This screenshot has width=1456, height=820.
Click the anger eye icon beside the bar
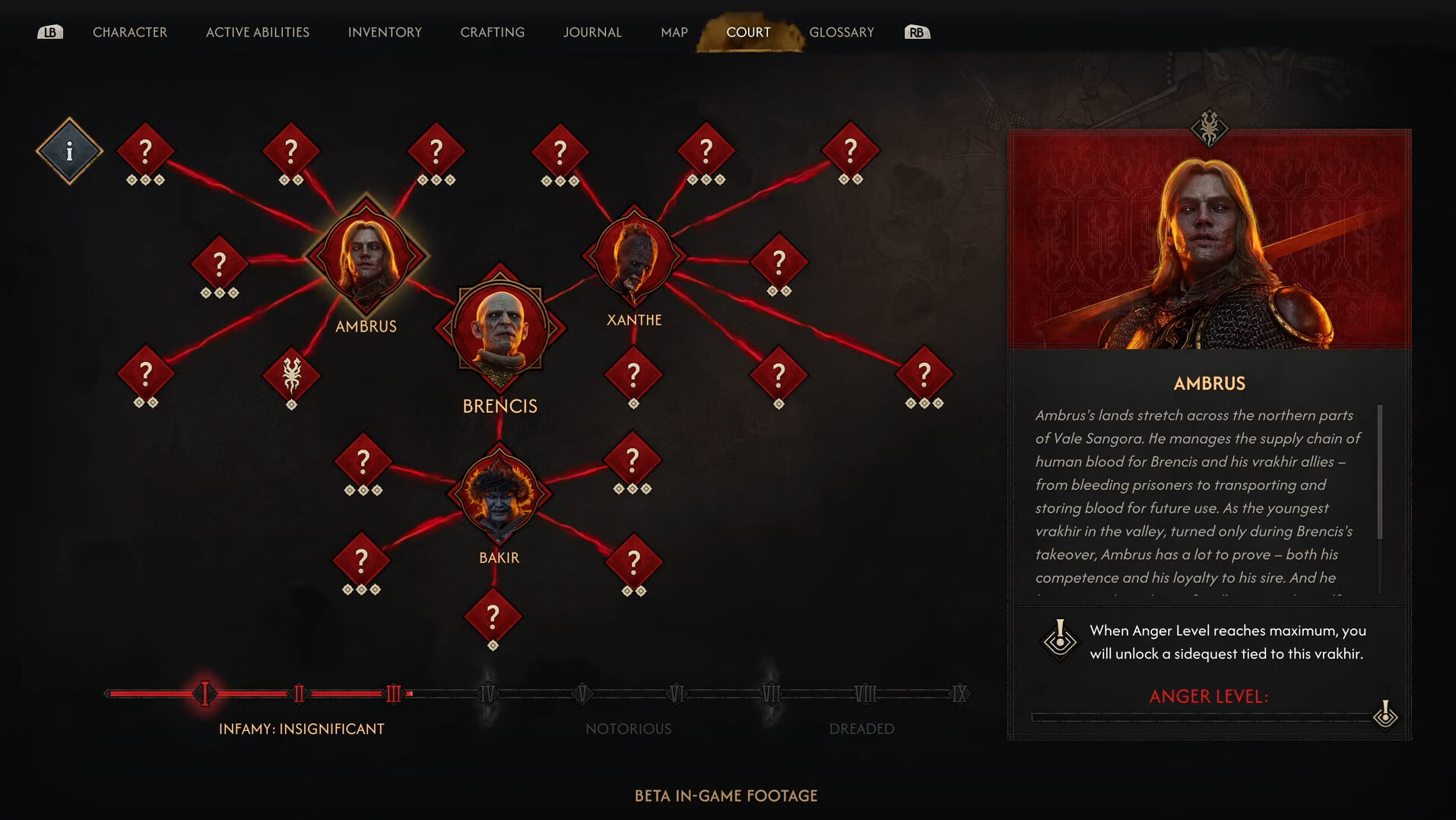pyautogui.click(x=1387, y=715)
